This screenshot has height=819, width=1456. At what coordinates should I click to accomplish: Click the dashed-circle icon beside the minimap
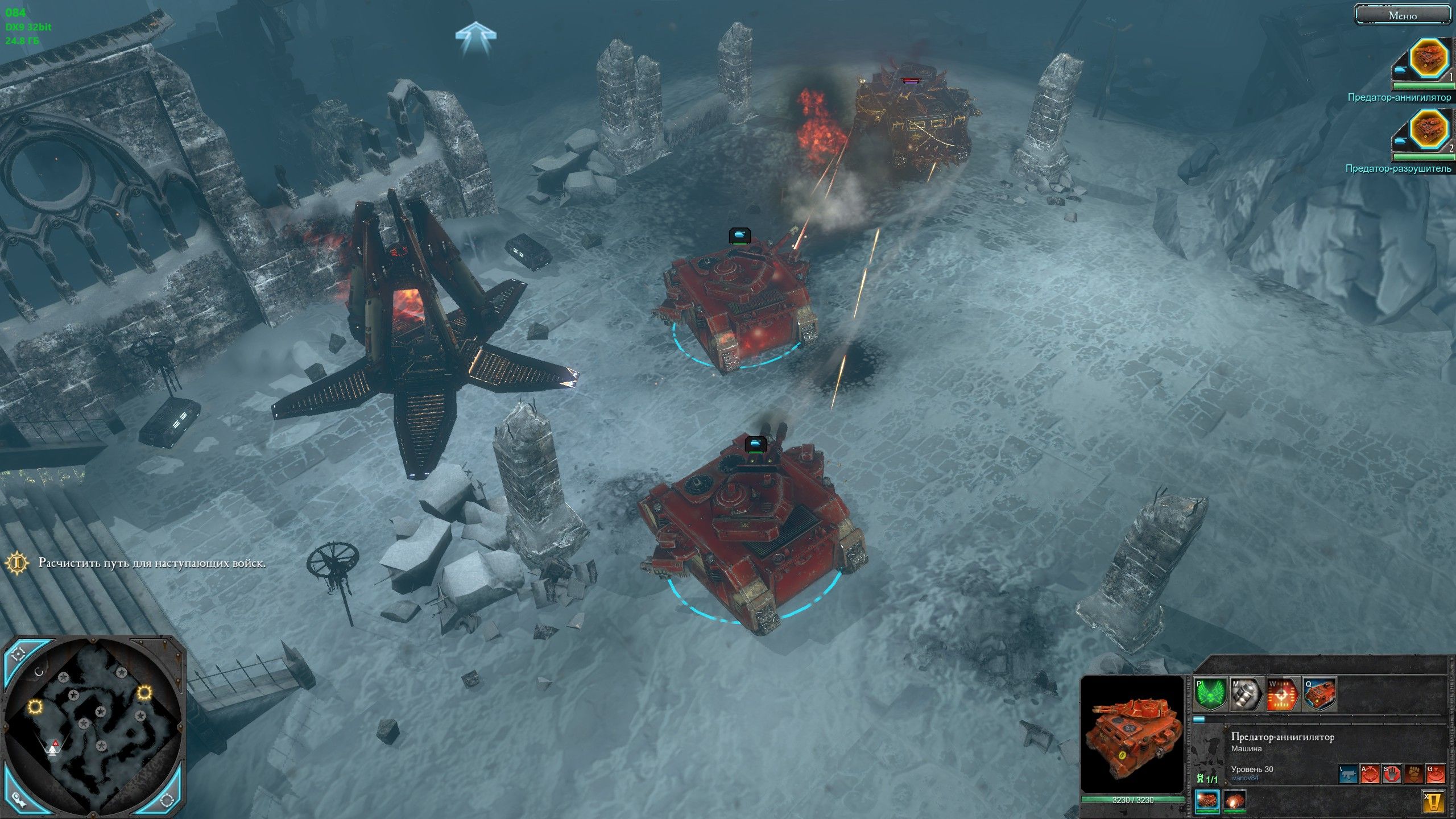click(x=167, y=801)
